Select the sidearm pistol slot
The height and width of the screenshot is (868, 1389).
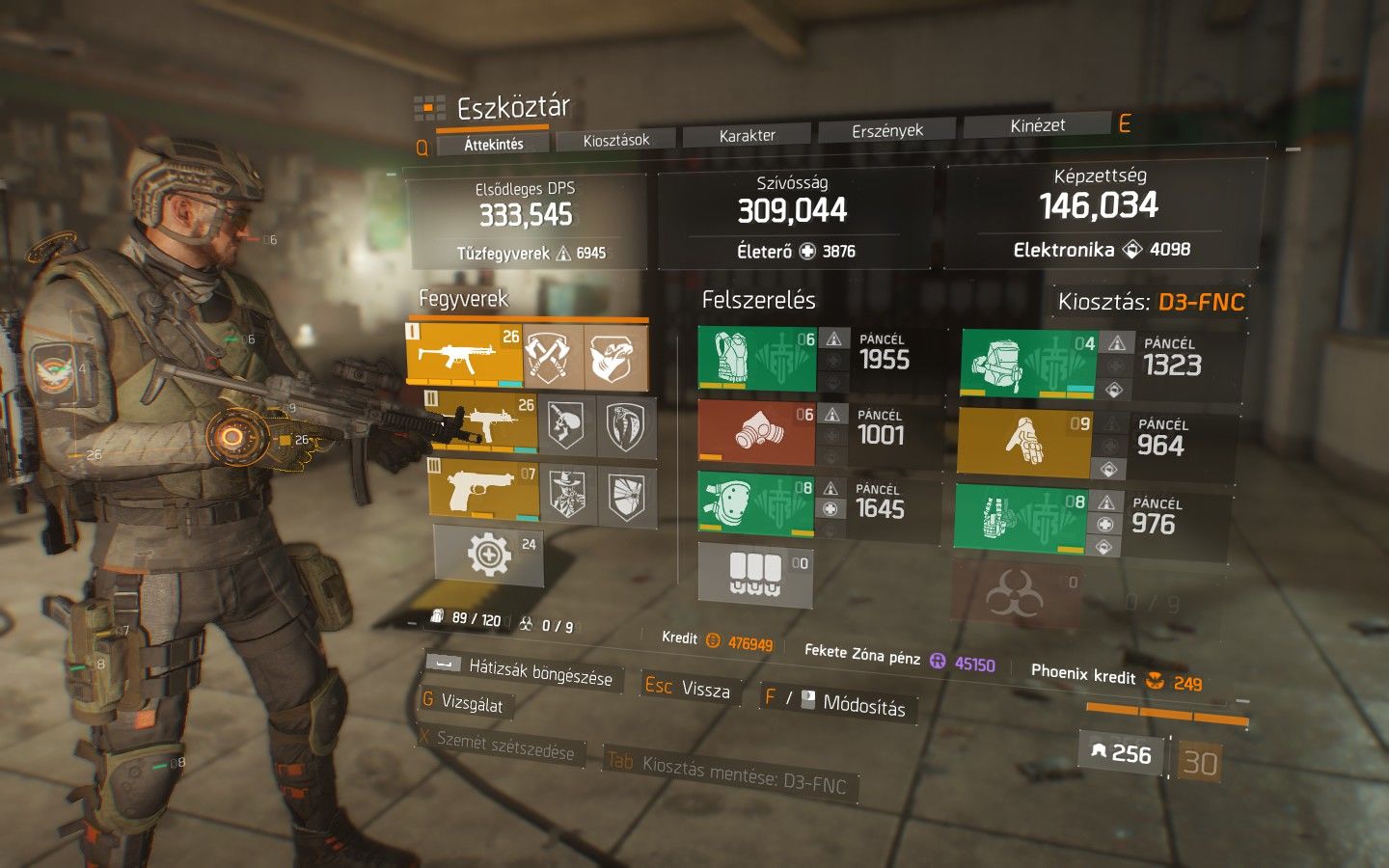point(483,487)
